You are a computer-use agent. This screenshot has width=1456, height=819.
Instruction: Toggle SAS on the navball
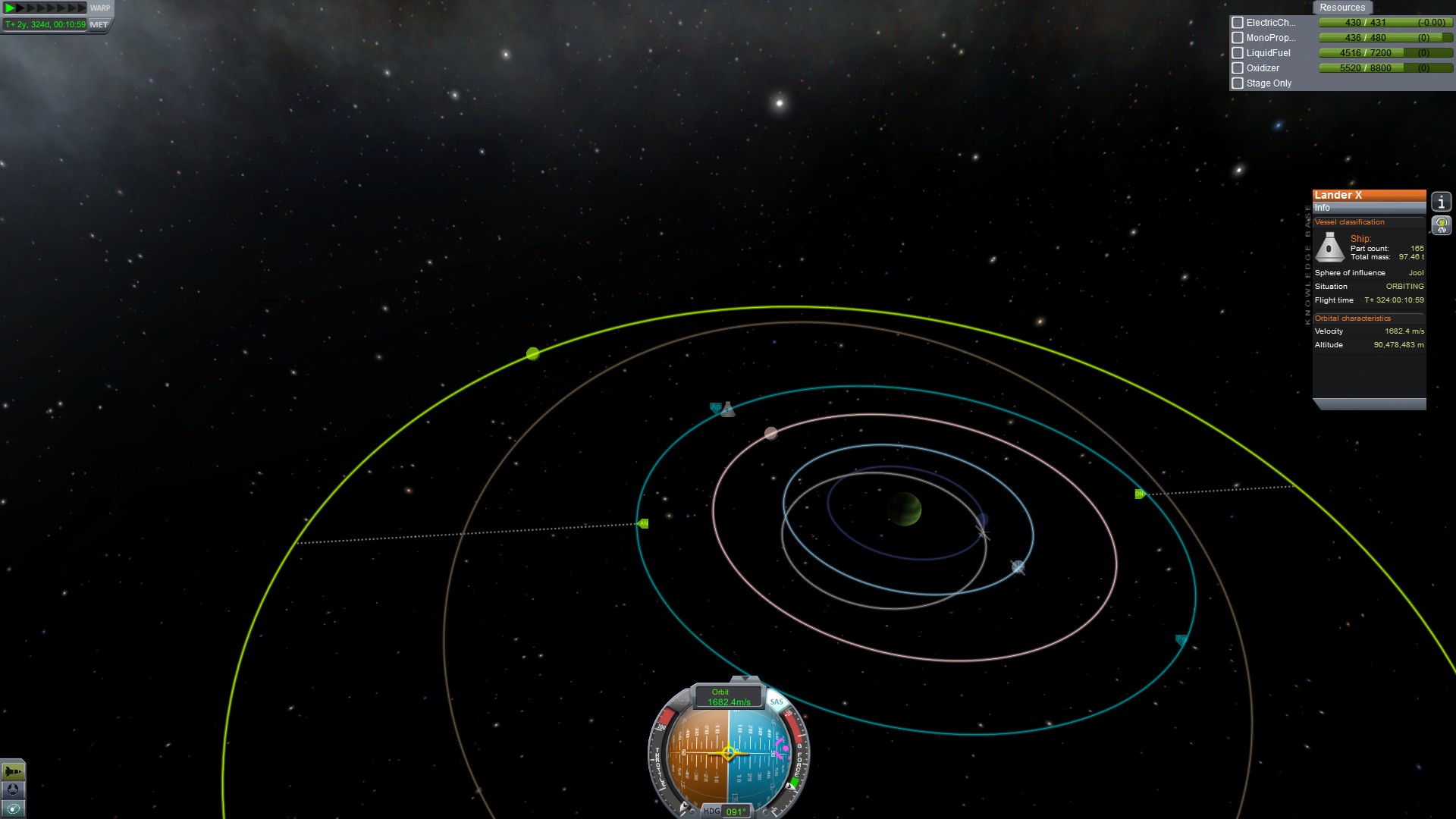click(x=777, y=701)
